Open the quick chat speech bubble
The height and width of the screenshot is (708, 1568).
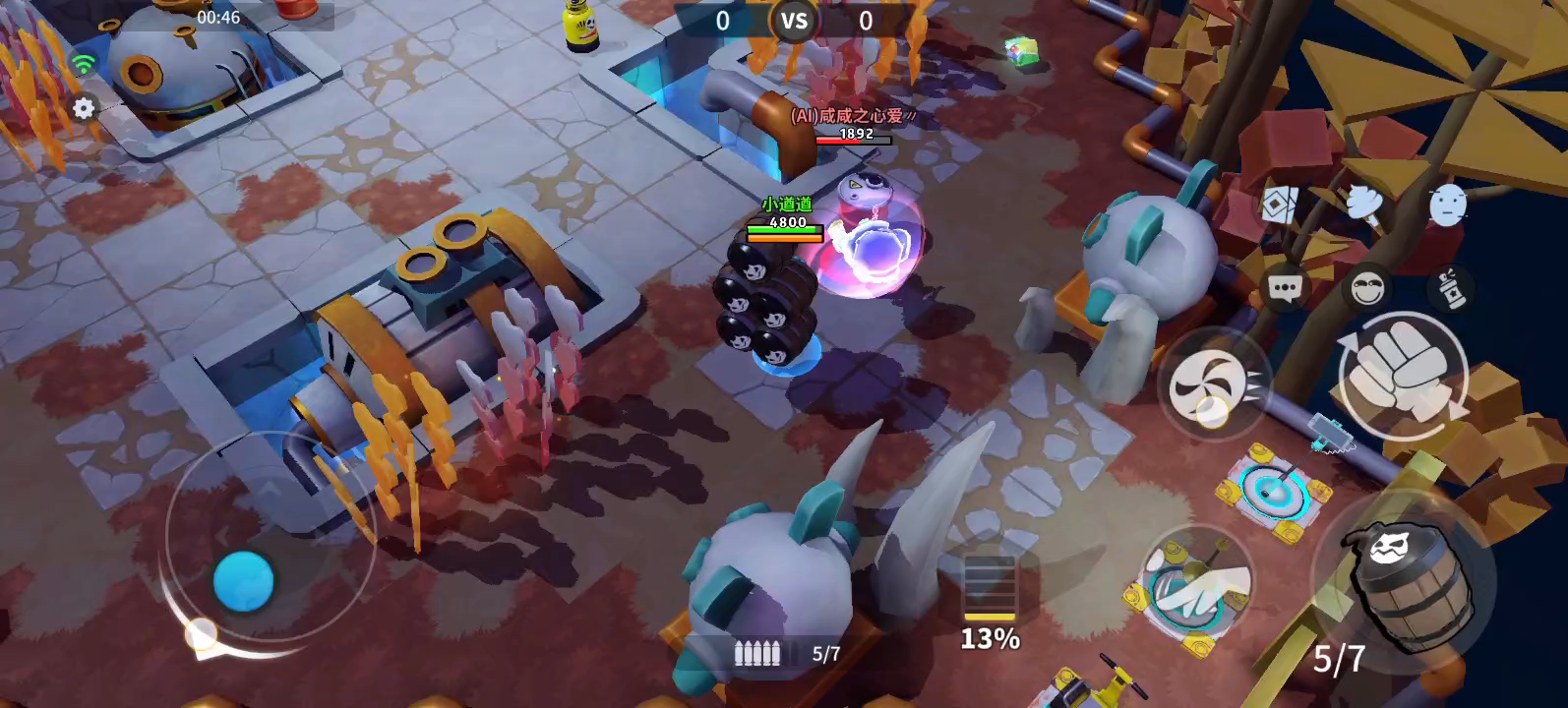point(1284,288)
